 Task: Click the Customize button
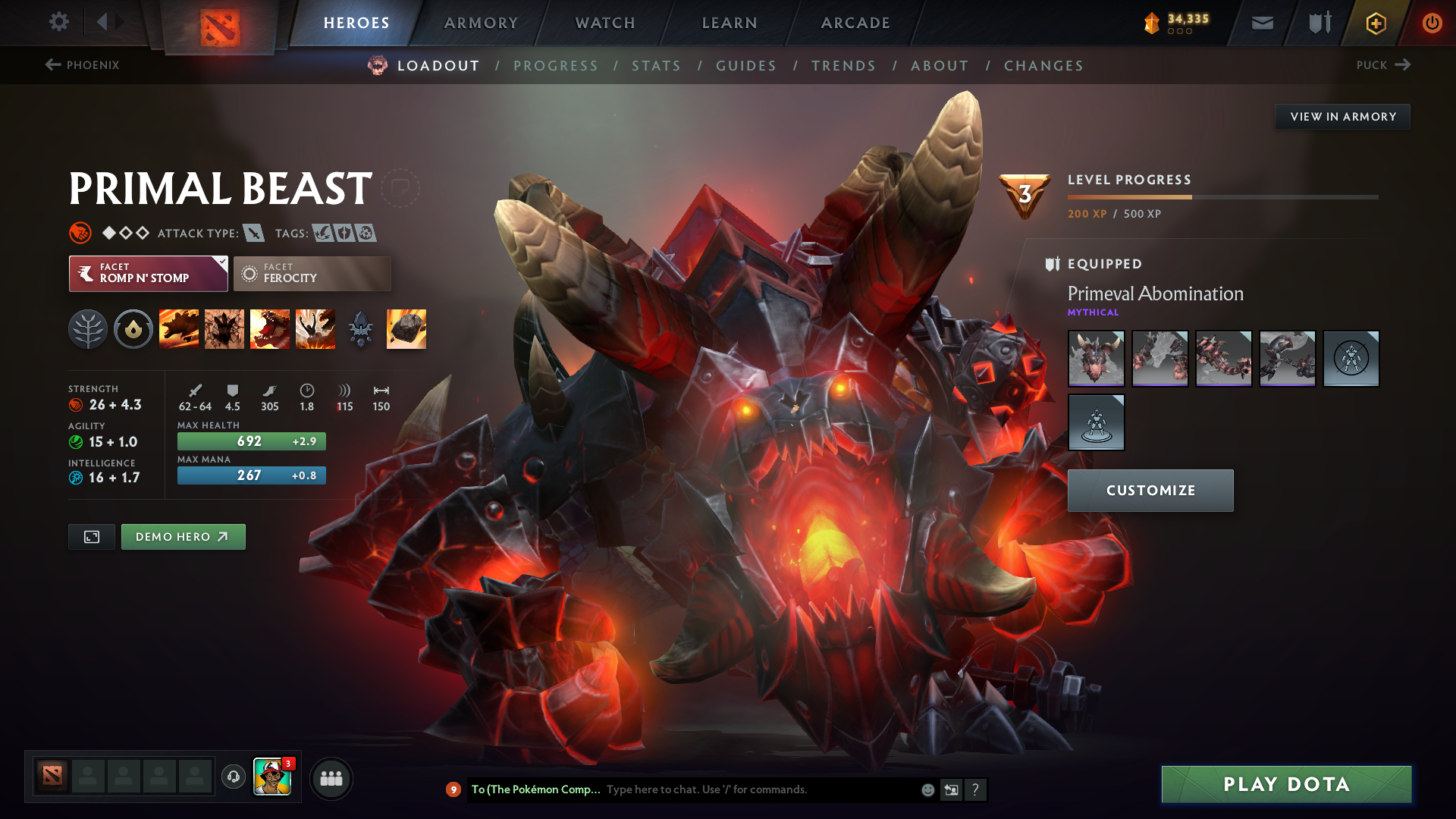click(1150, 490)
